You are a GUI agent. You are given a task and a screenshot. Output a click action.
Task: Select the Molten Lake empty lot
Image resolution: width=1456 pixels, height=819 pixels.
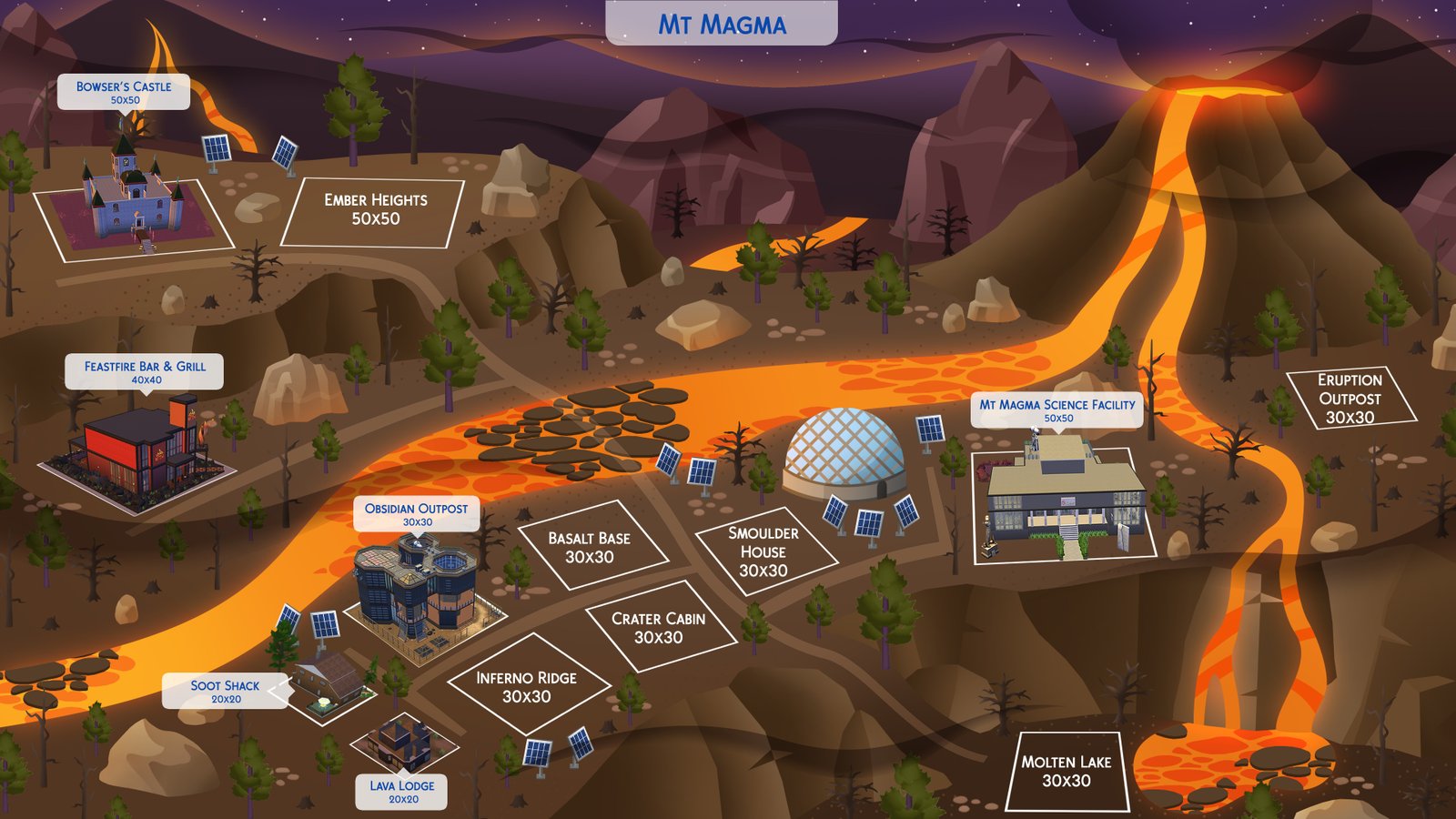1066,771
